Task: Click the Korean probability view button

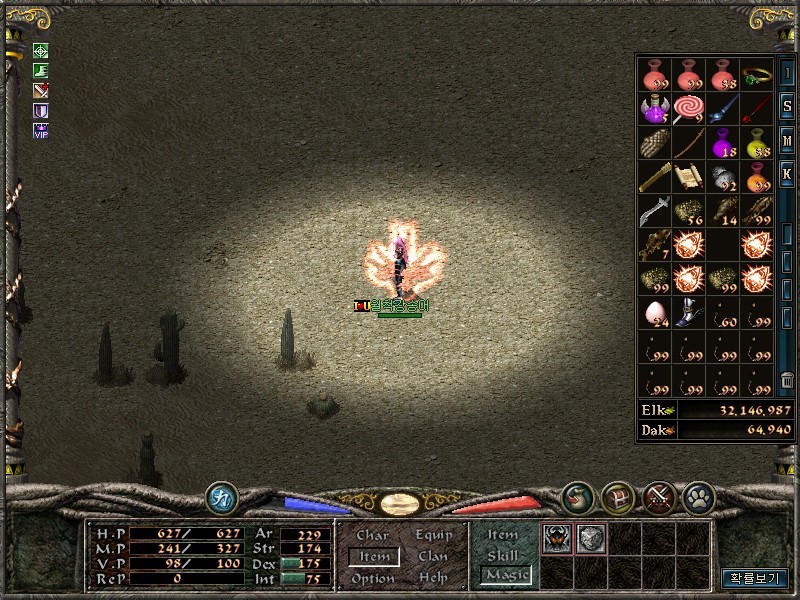Action: (755, 578)
